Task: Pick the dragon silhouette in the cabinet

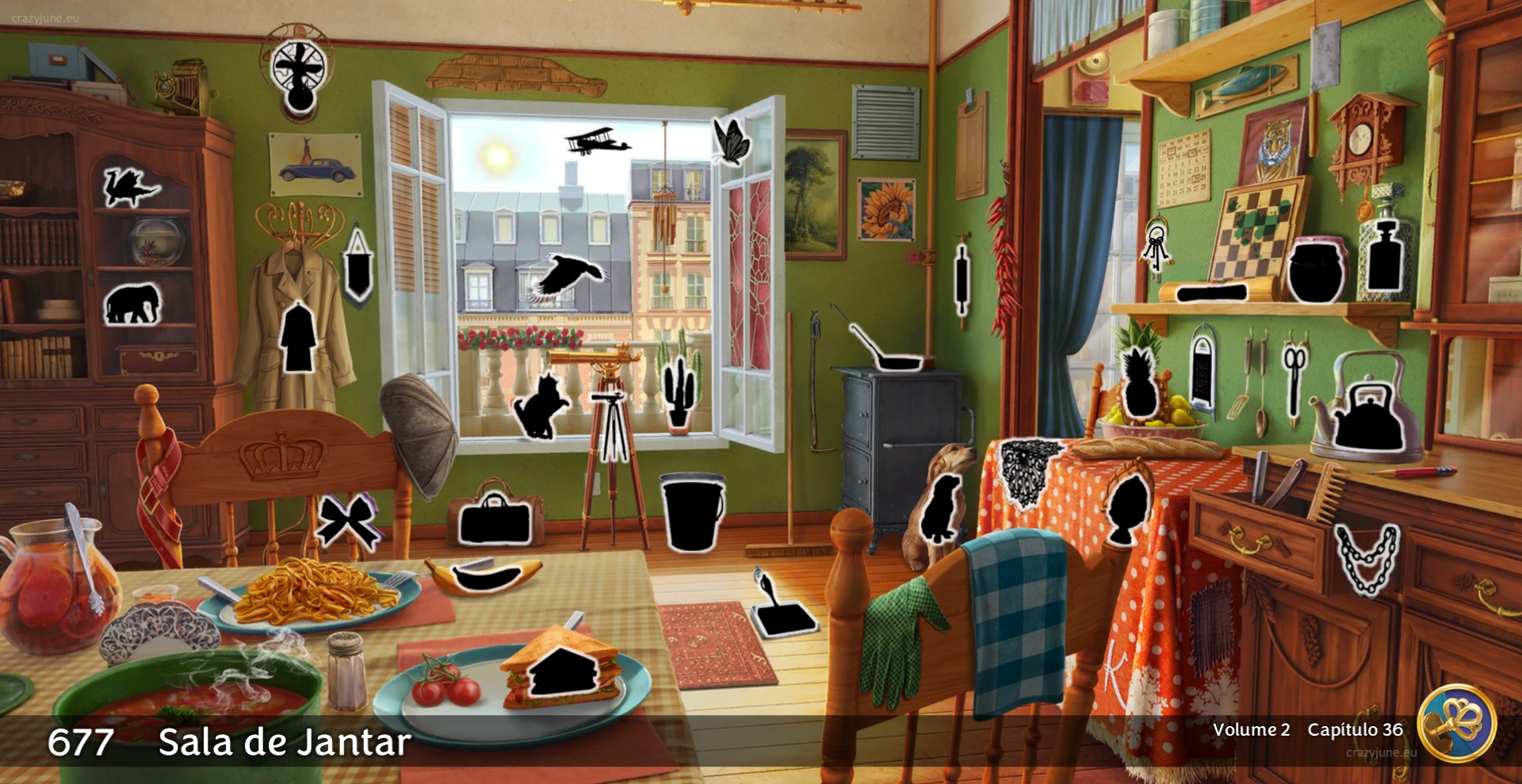Action: point(129,188)
